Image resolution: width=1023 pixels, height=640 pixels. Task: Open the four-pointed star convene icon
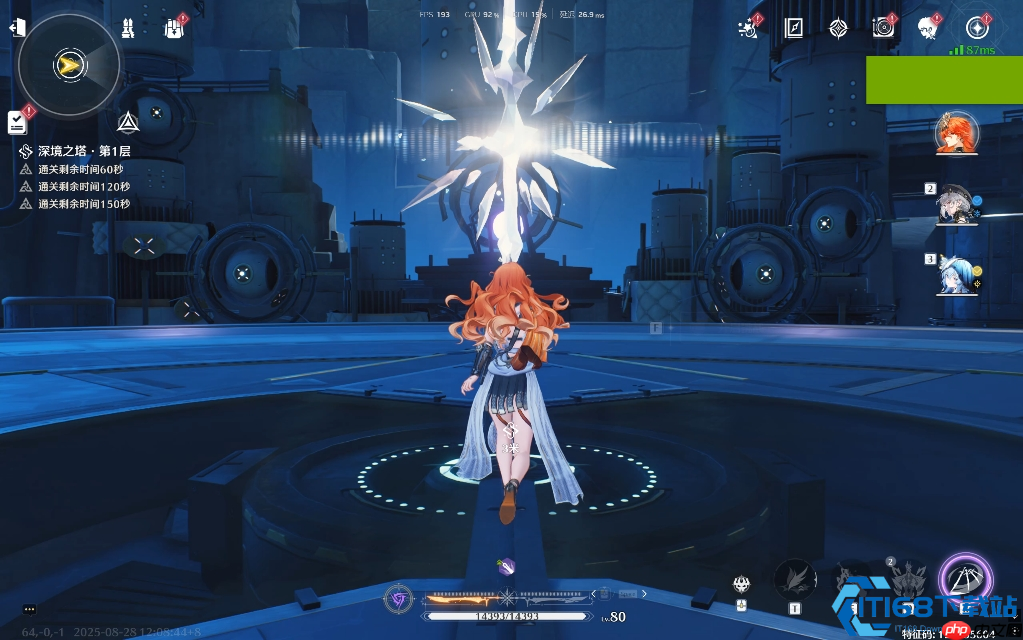click(838, 28)
